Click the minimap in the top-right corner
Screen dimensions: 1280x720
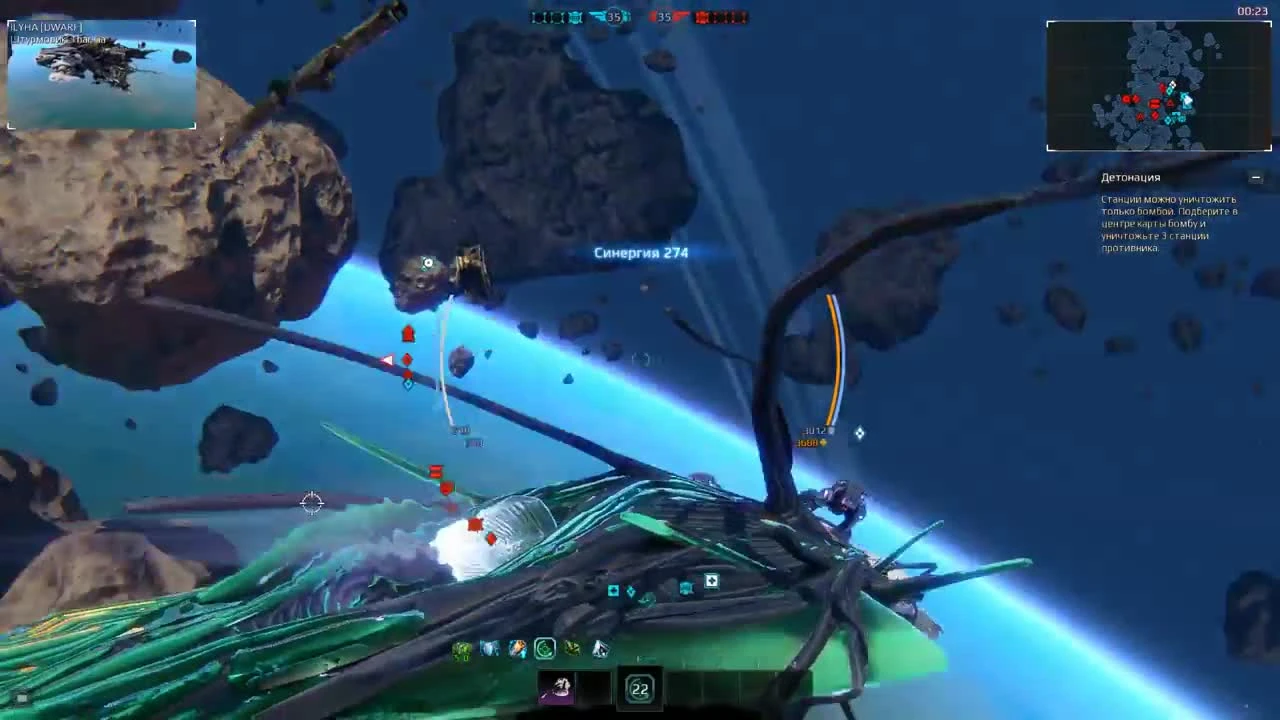[1158, 85]
